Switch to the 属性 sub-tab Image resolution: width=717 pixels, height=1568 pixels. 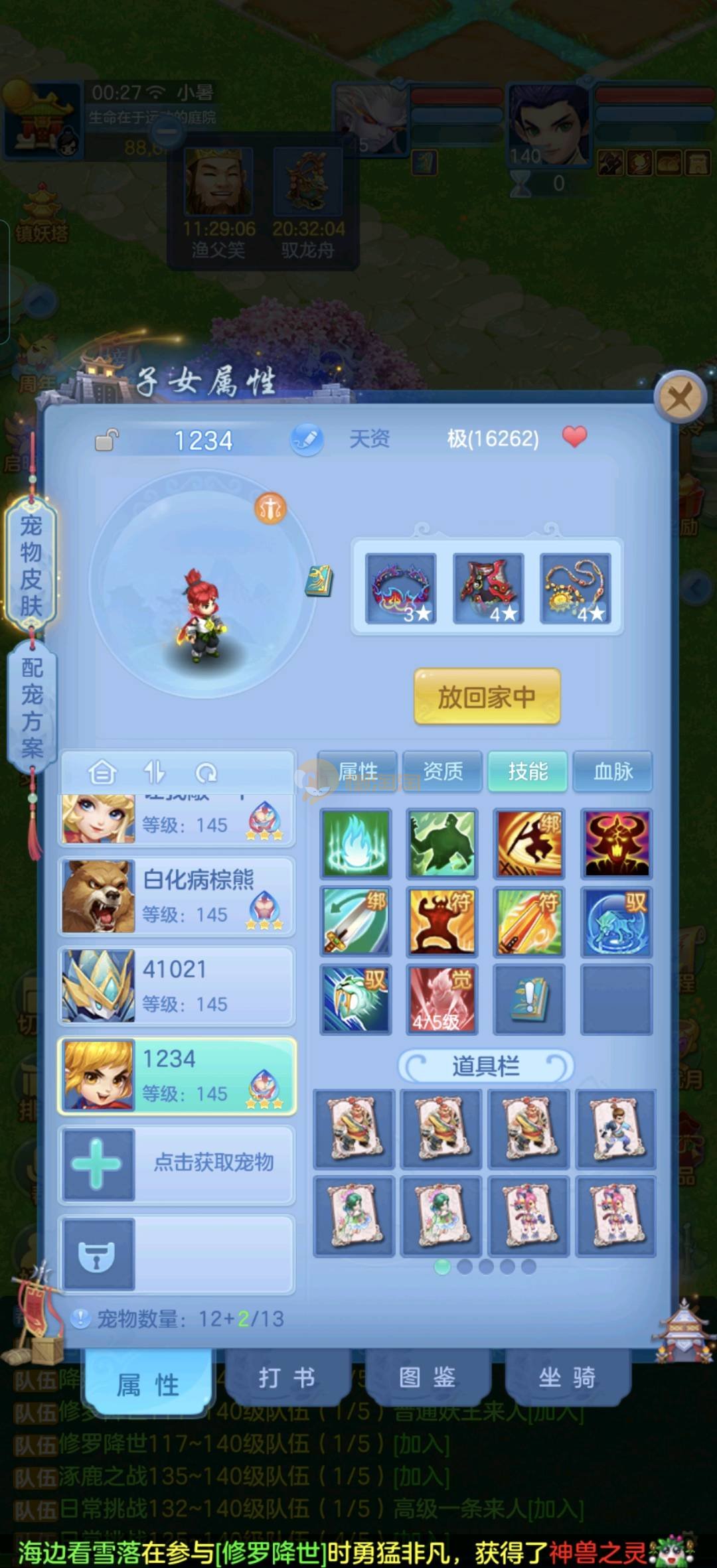[358, 771]
